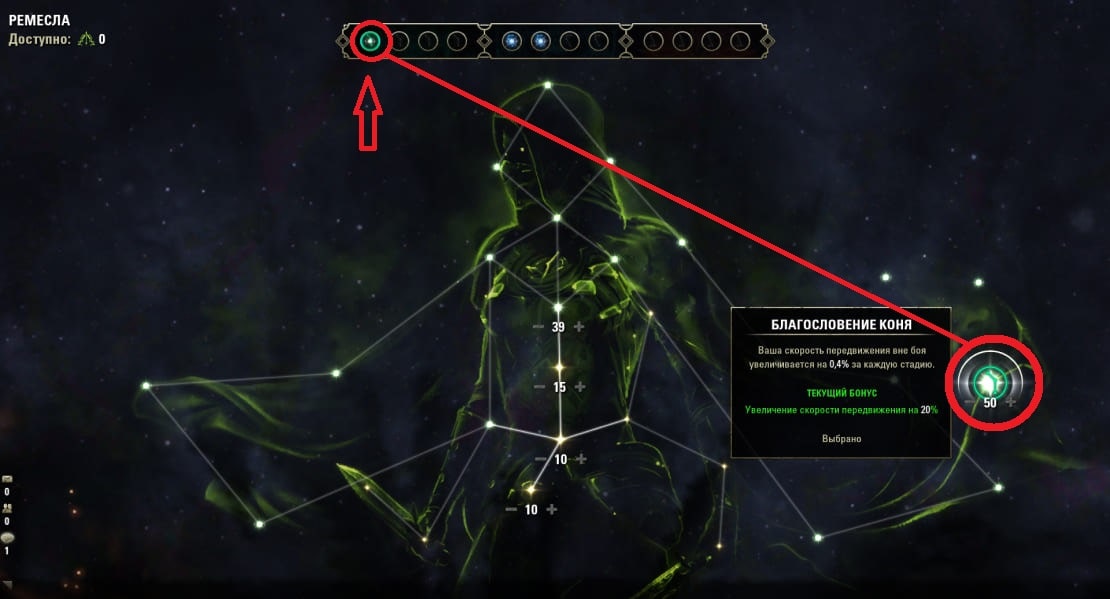Image resolution: width=1110 pixels, height=599 pixels.
Task: Add a point to the 50-point star
Action: 1010,403
